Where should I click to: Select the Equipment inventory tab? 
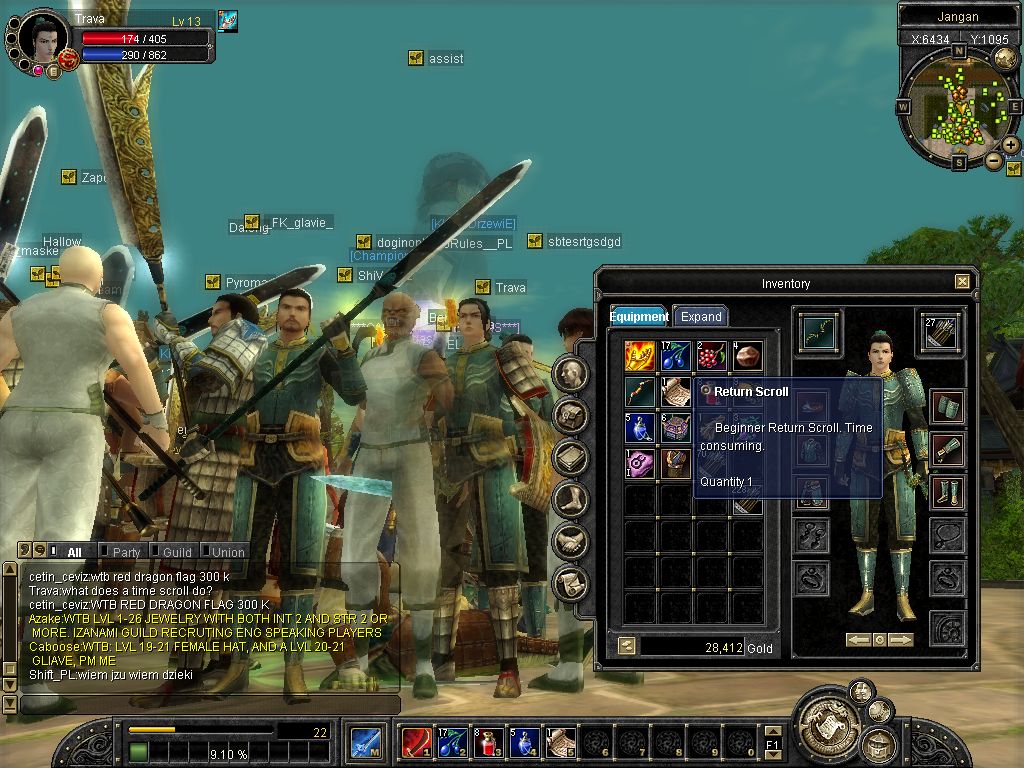point(639,316)
